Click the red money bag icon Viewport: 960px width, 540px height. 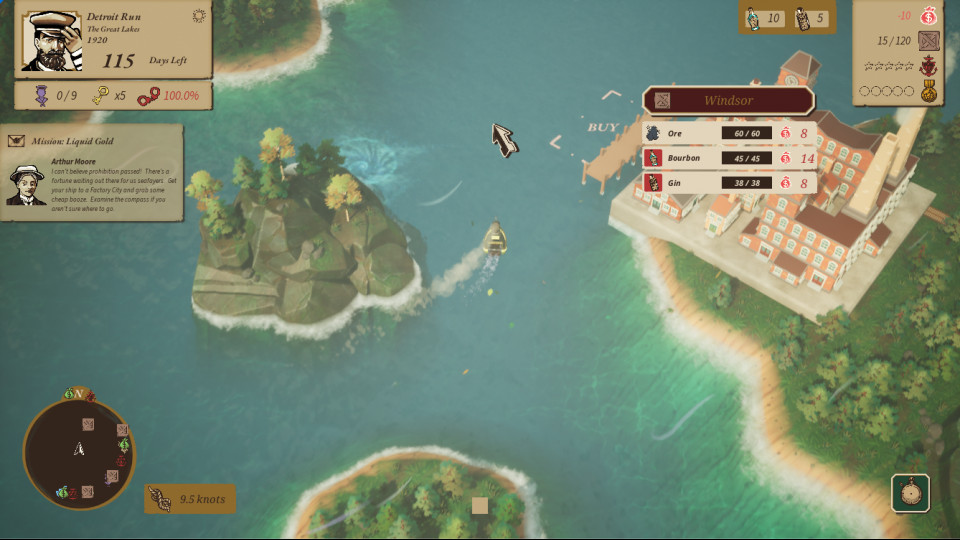coord(929,16)
